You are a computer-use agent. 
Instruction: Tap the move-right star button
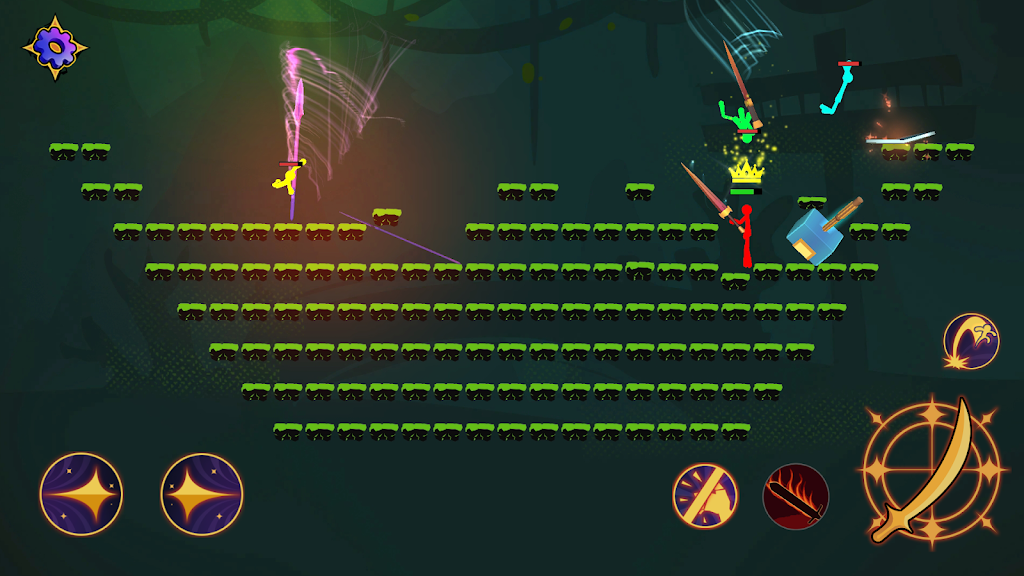[202, 494]
